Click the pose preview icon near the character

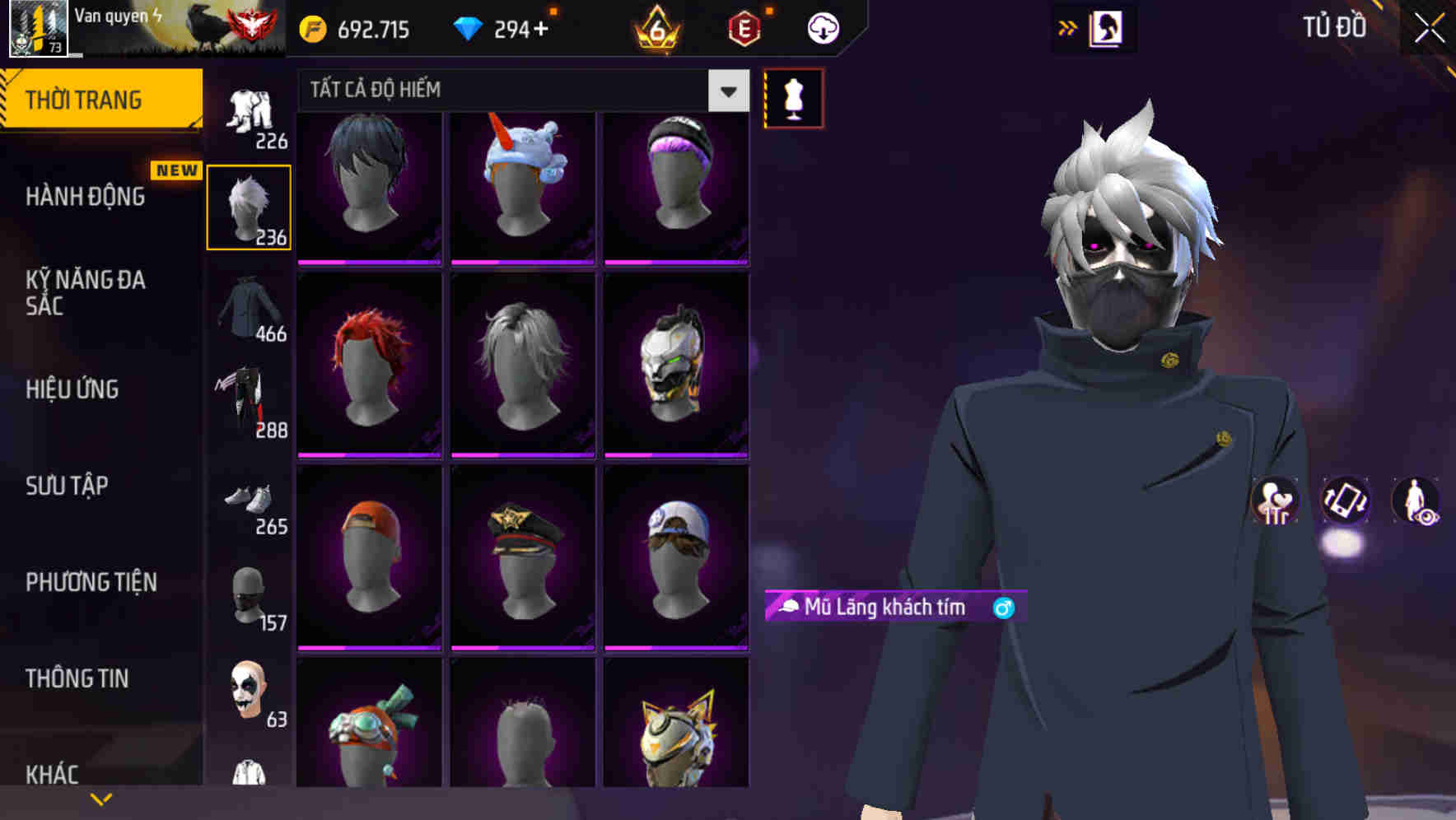tap(1276, 502)
